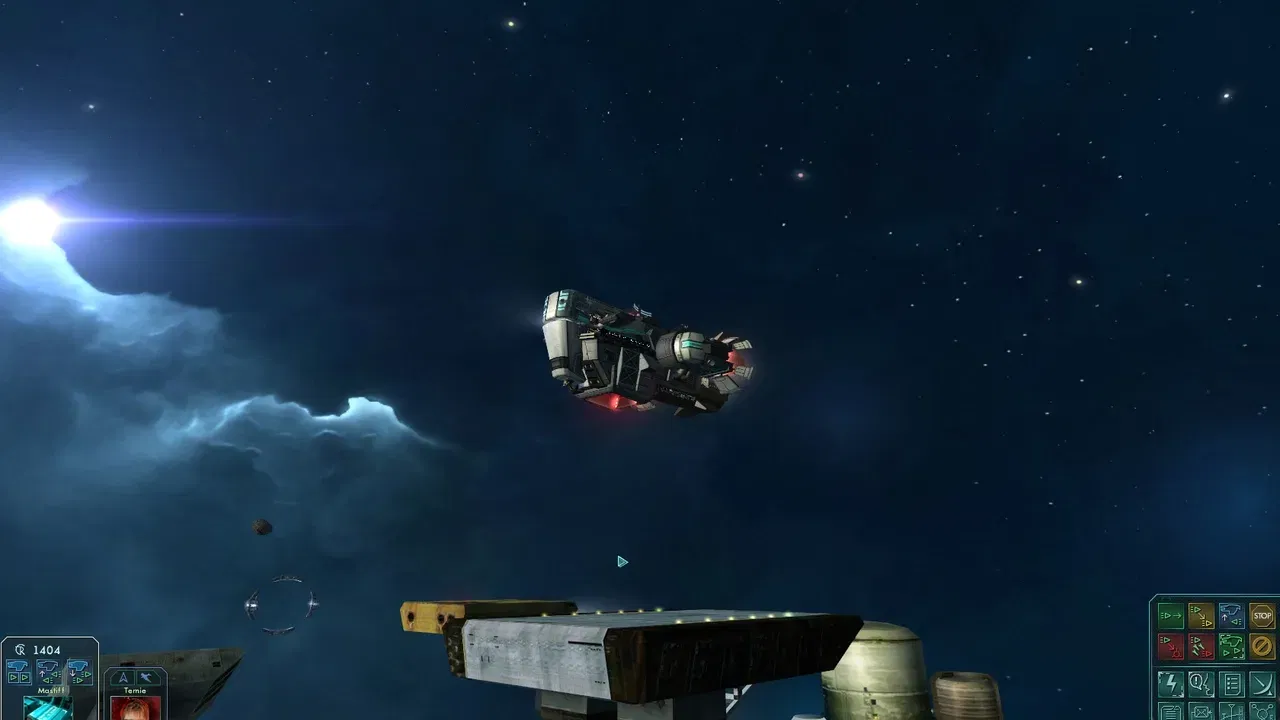
Task: Expand the recall fighters group icon
Action: point(20,671)
